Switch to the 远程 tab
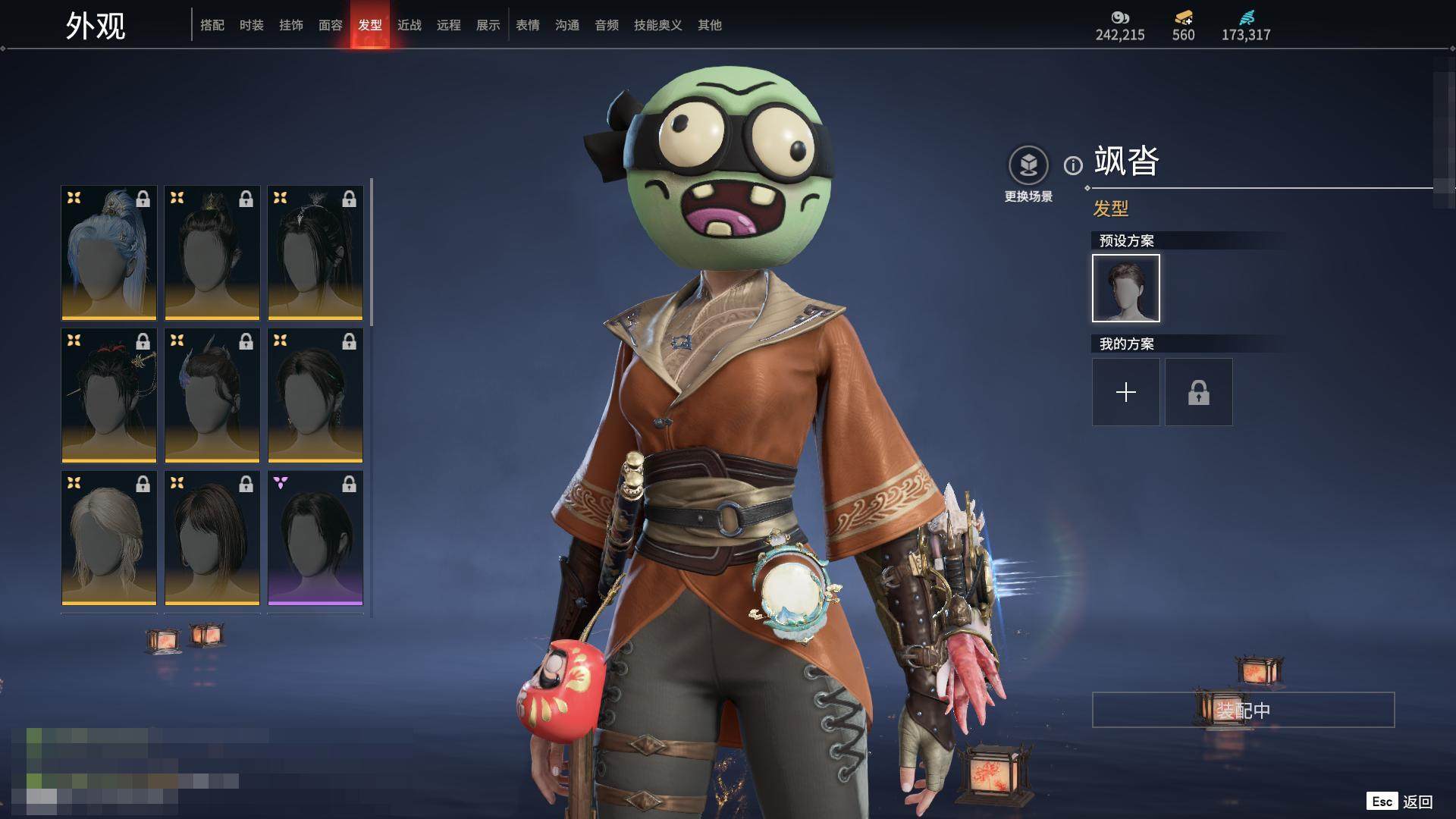Screen dimensions: 1456x819 (x=449, y=25)
